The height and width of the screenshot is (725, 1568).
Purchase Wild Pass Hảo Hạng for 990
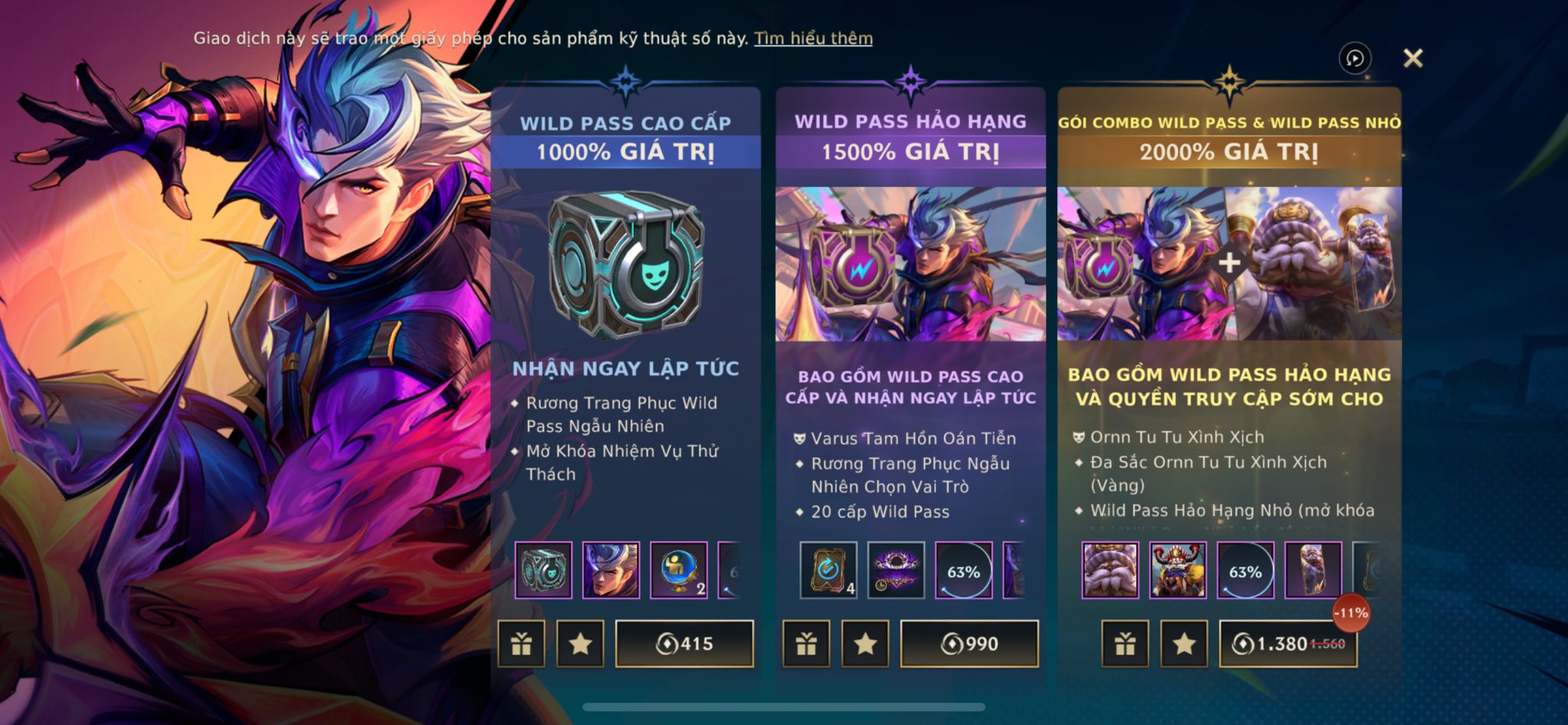(969, 644)
